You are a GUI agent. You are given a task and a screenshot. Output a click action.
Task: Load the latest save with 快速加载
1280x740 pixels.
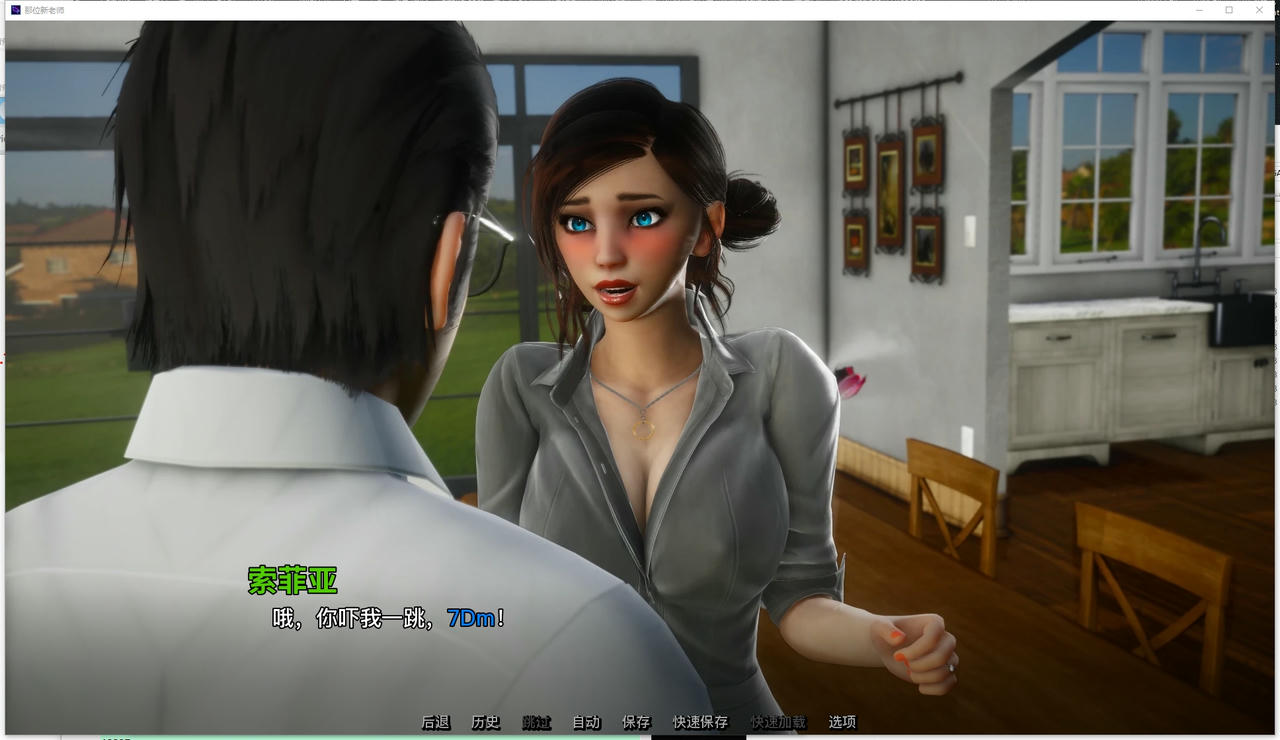(x=777, y=721)
